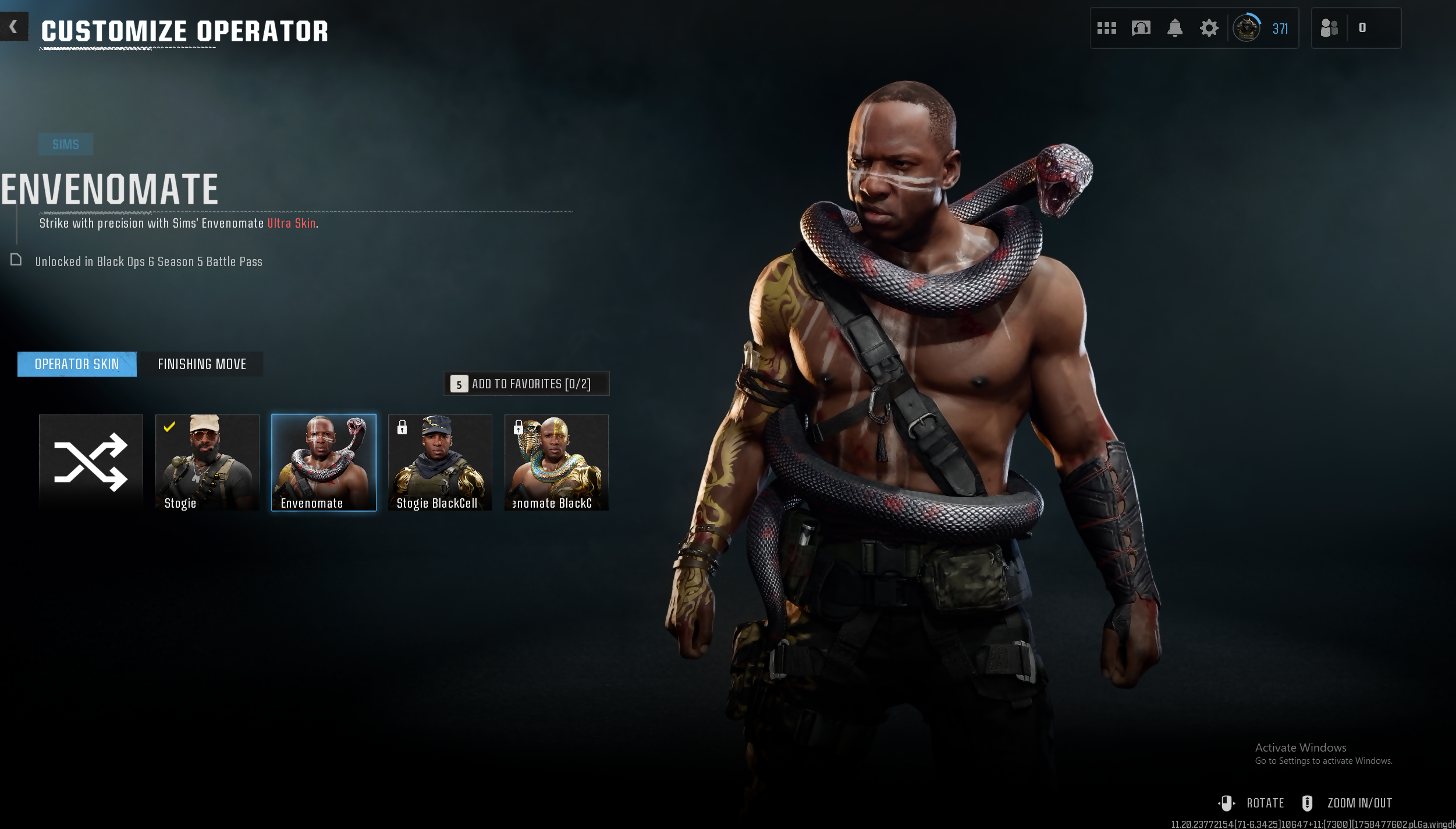This screenshot has width=1456, height=829.
Task: Choose the shuffle random skin tile
Action: (x=91, y=462)
